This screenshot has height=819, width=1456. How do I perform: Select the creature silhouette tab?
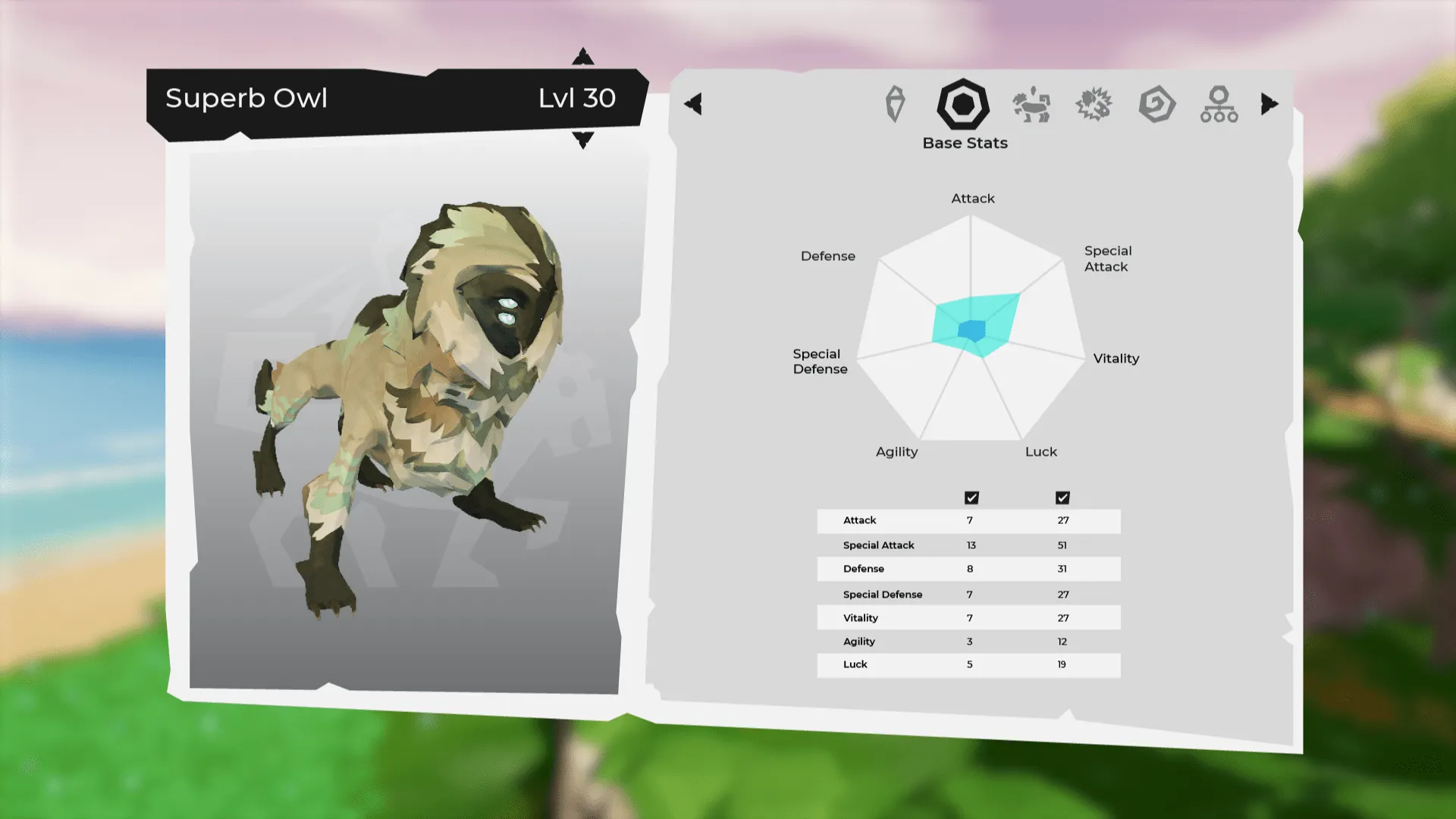[x=1031, y=105]
